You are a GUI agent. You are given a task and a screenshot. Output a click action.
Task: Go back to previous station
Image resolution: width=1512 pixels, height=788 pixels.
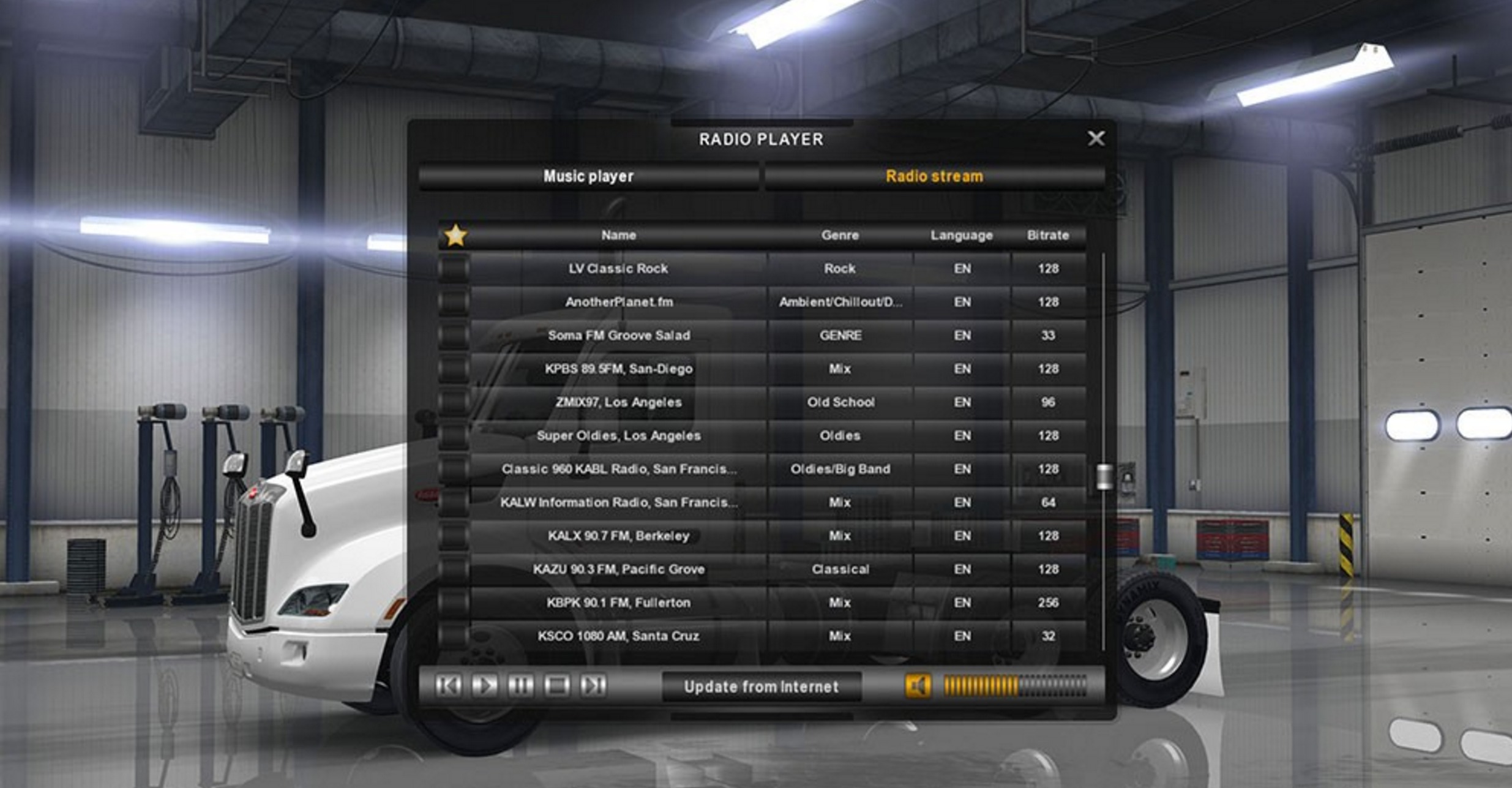[448, 685]
